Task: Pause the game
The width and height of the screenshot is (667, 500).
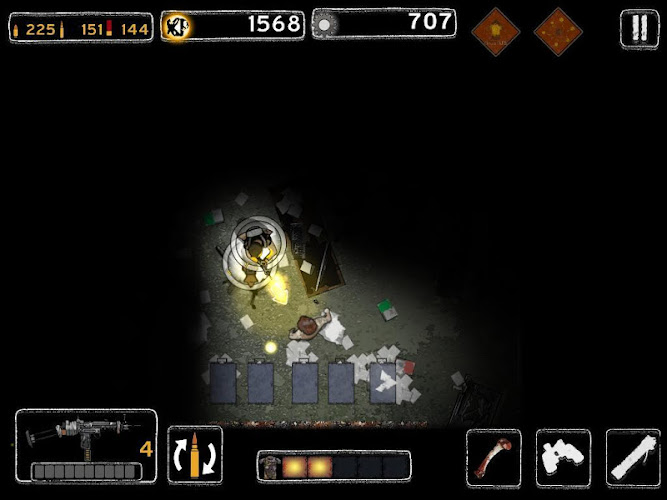Action: tap(638, 28)
